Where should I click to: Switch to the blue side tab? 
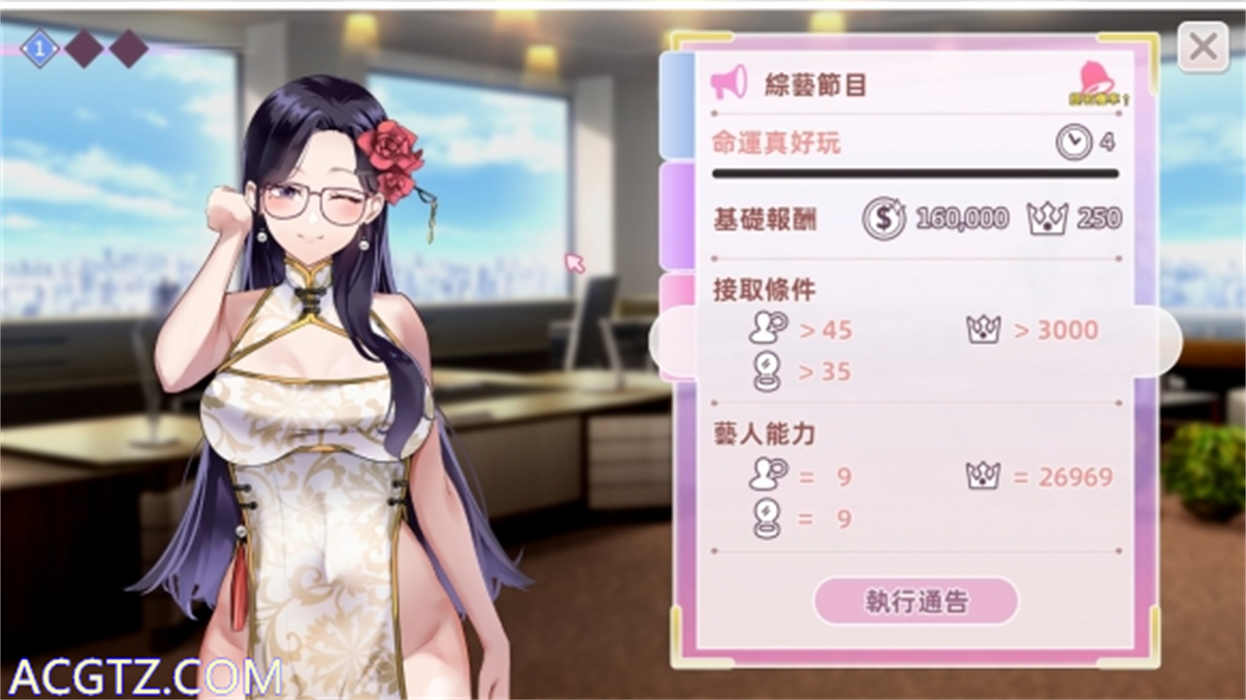tap(677, 105)
